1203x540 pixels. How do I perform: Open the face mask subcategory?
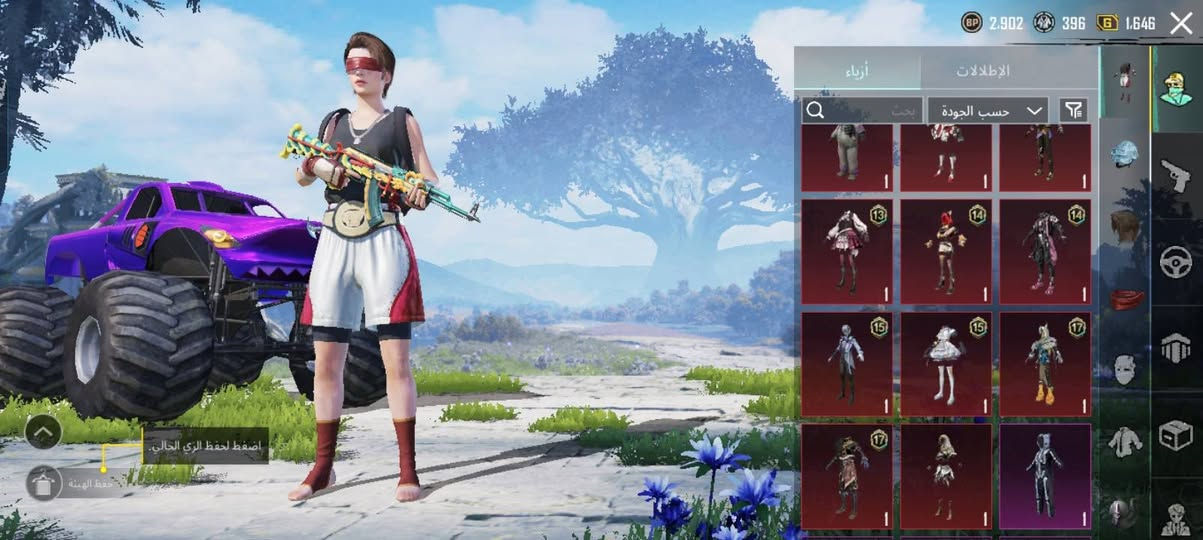coord(1126,369)
